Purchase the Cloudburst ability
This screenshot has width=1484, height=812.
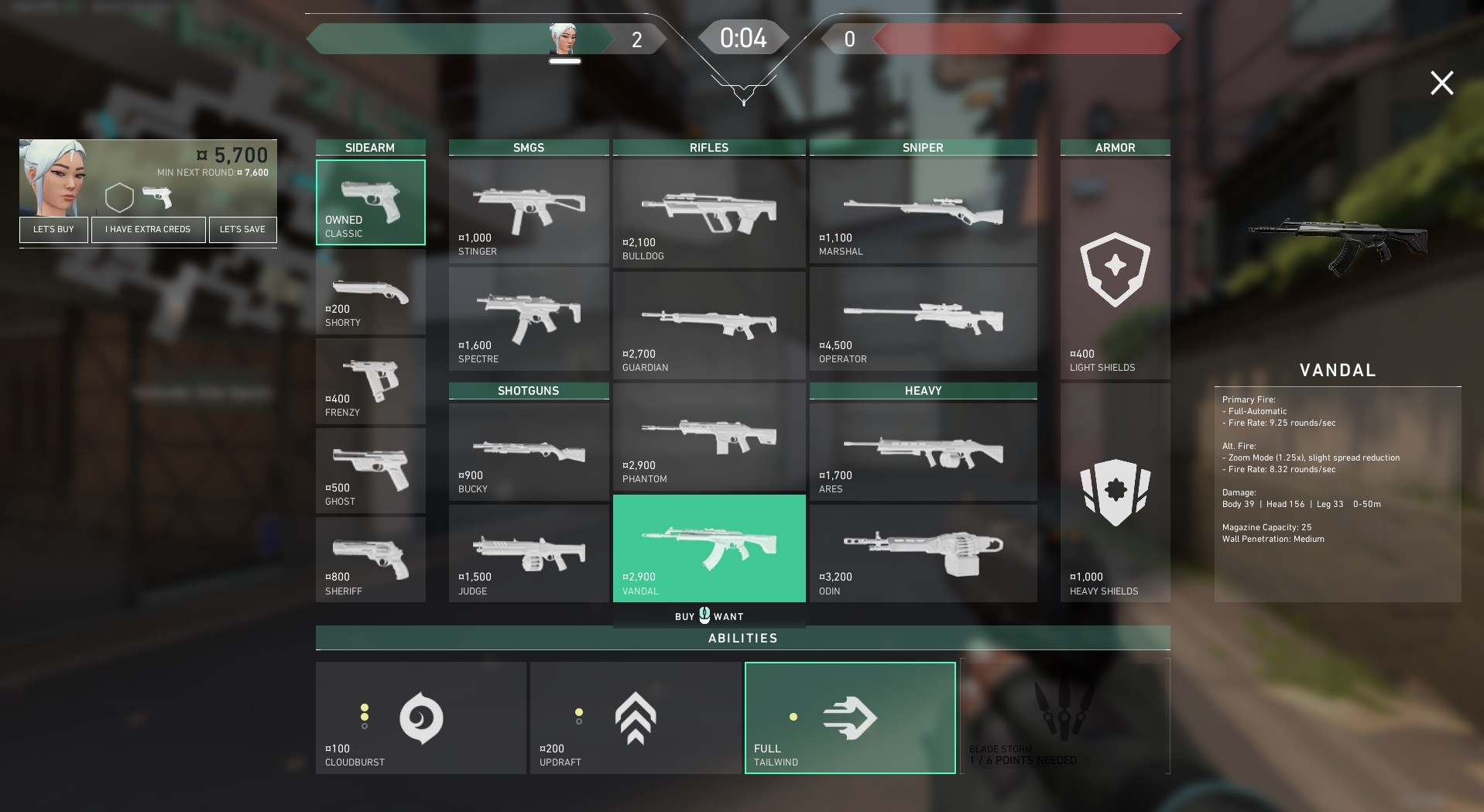click(x=420, y=718)
